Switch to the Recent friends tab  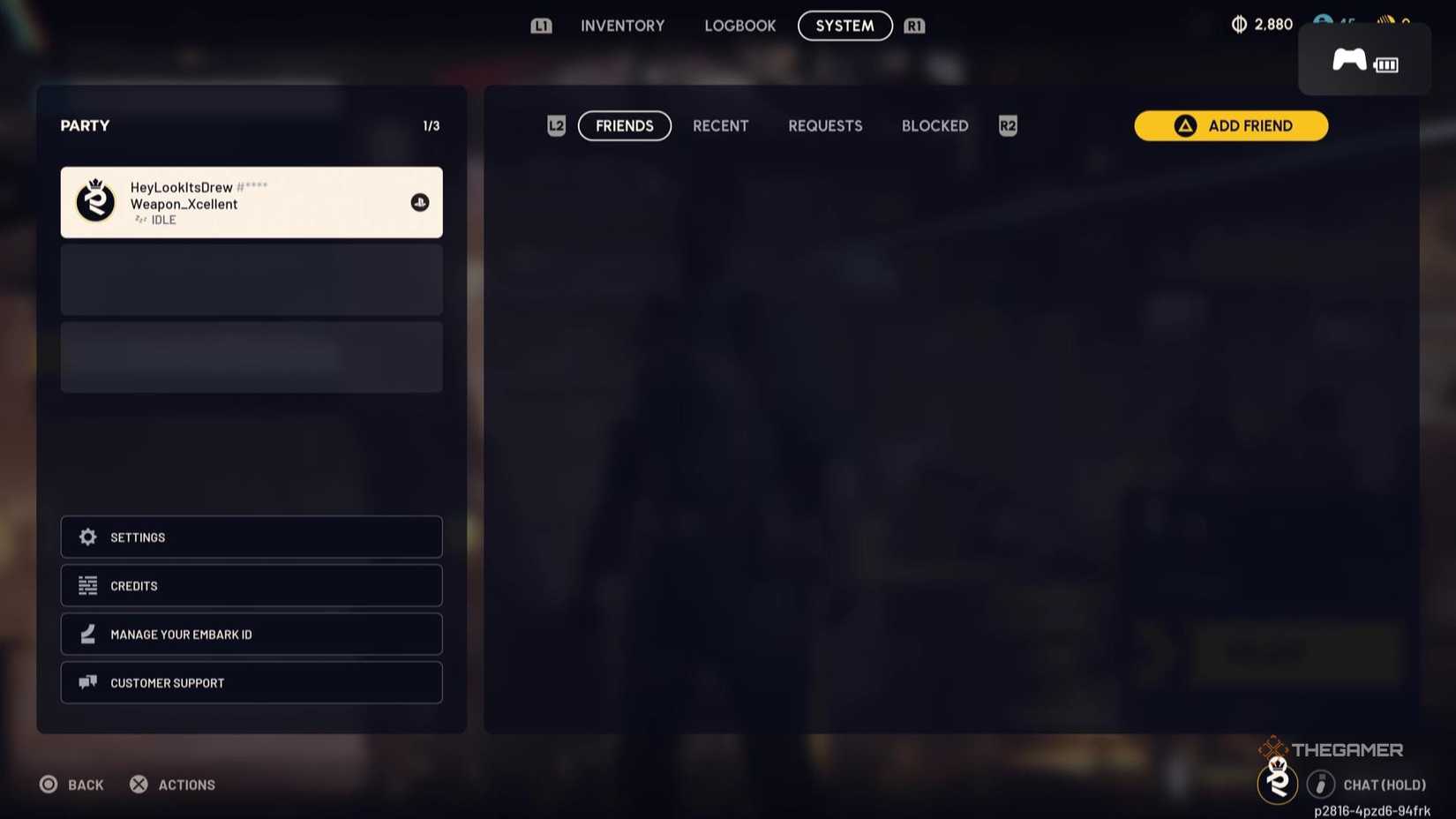coord(720,125)
